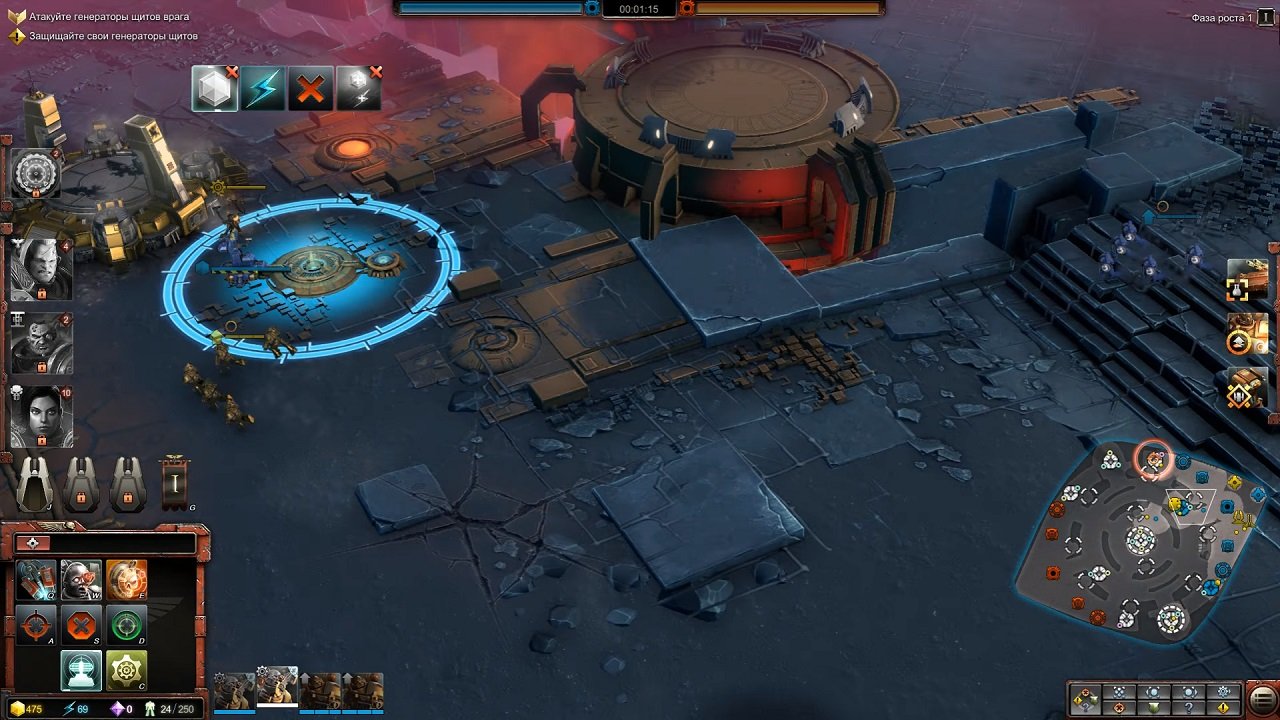
Task: Select the servitor ability in slot W
Action: pos(80,580)
